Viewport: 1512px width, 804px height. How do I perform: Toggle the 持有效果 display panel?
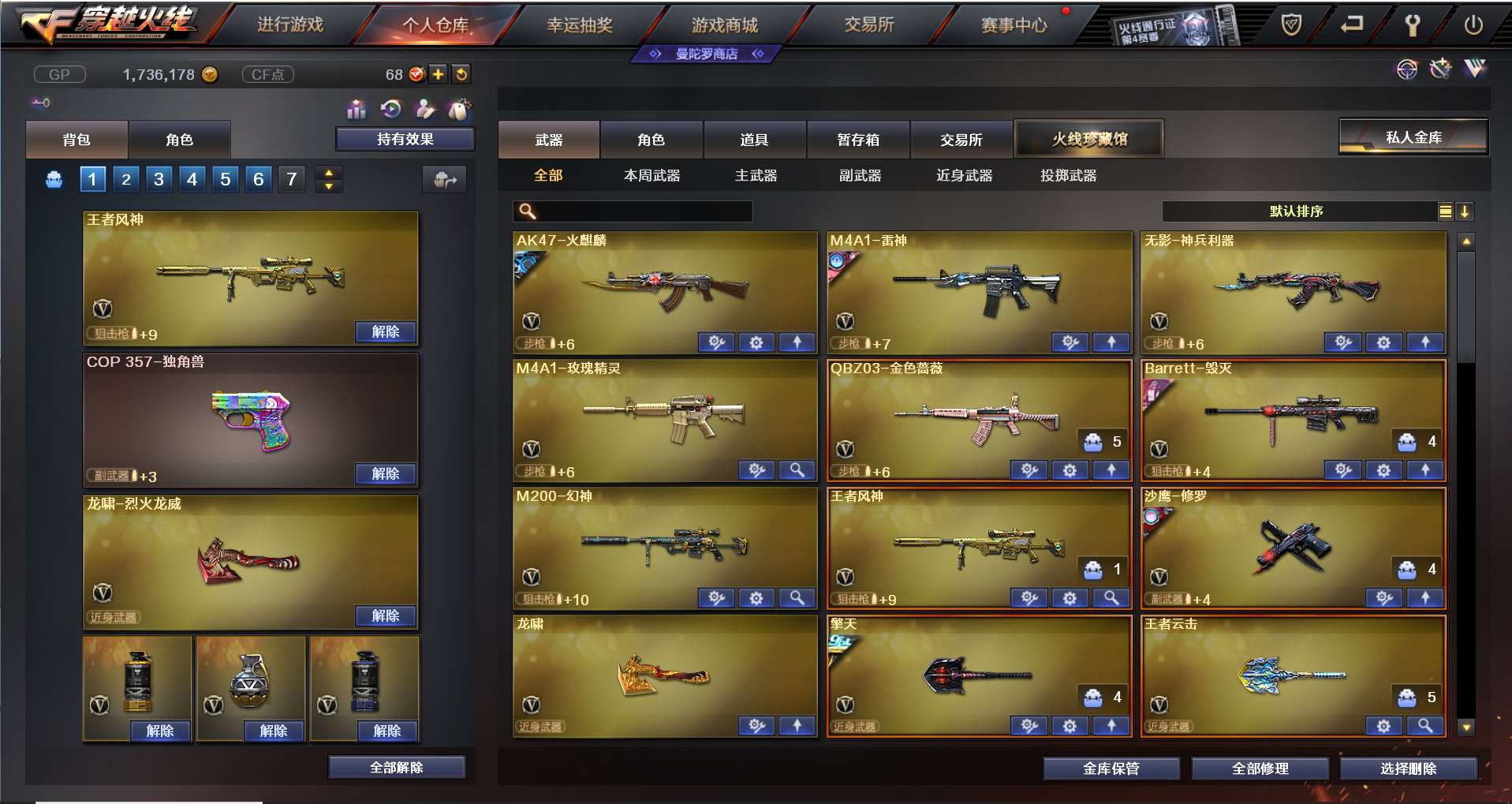(404, 138)
